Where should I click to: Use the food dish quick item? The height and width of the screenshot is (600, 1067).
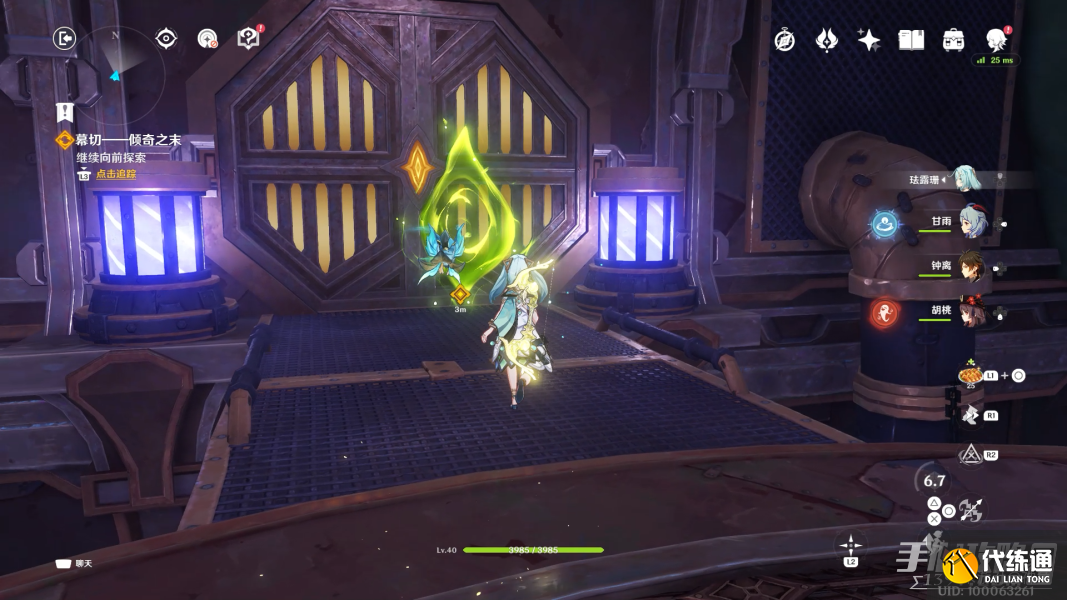pos(967,374)
